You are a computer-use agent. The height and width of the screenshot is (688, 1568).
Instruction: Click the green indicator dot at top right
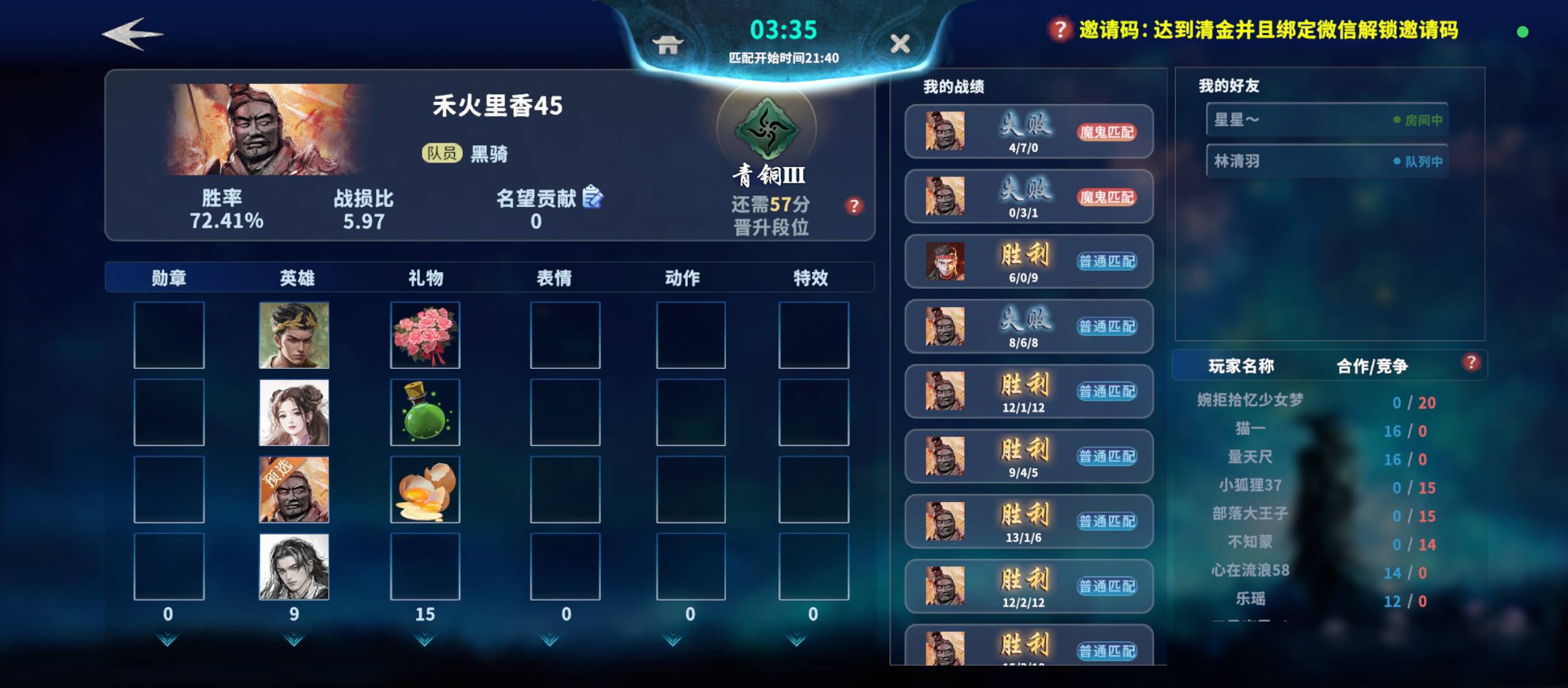[x=1522, y=31]
